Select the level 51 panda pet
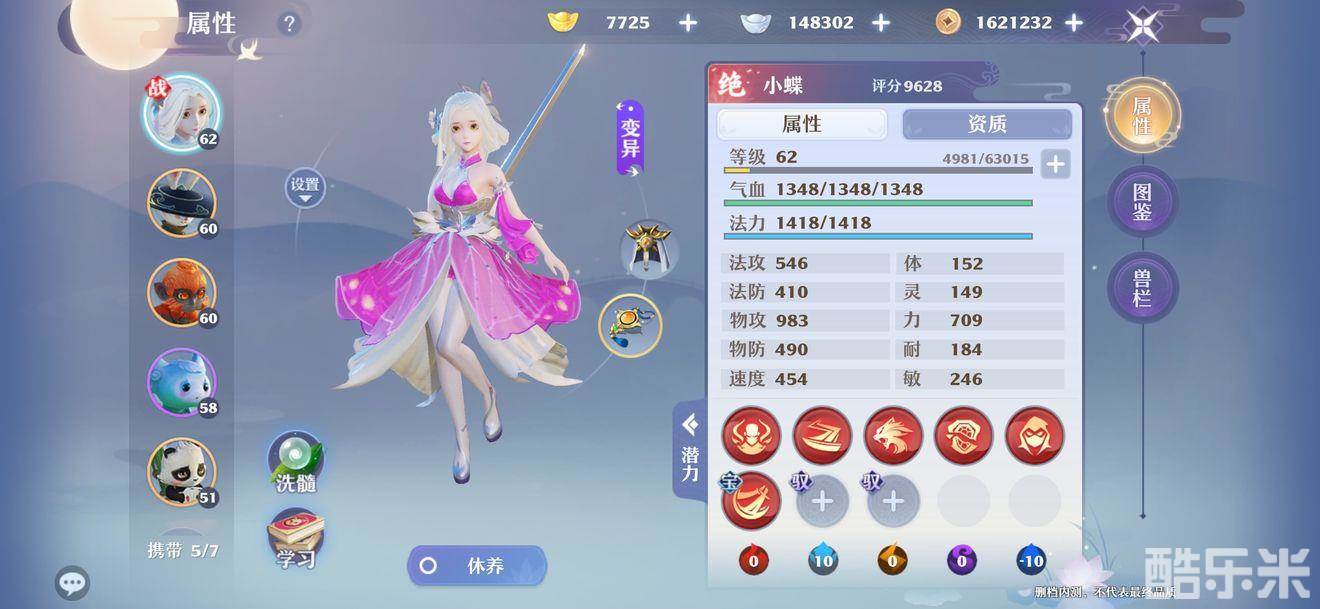The width and height of the screenshot is (1320, 609). click(181, 472)
